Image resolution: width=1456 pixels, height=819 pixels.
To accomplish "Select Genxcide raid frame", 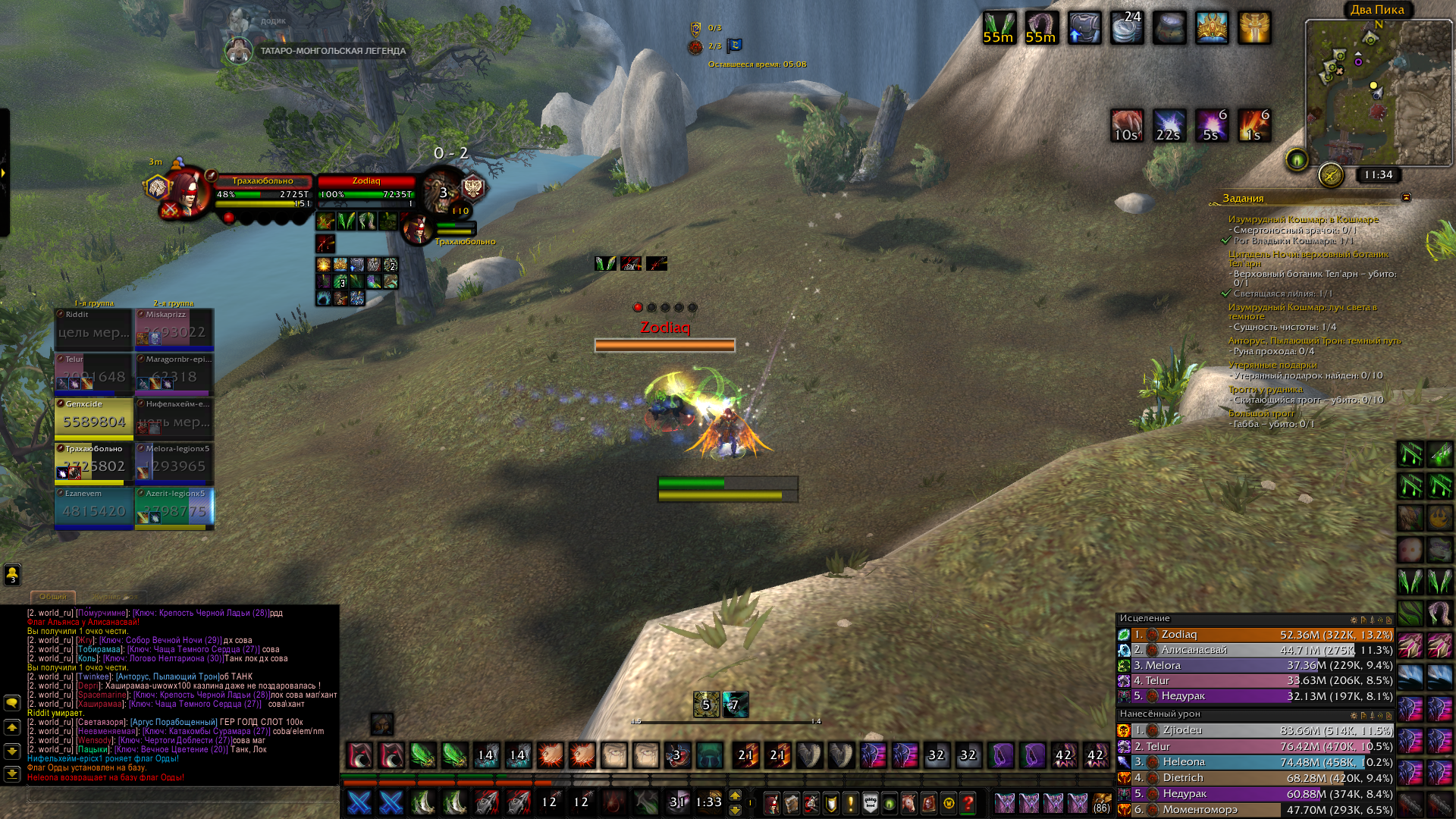I will (94, 418).
